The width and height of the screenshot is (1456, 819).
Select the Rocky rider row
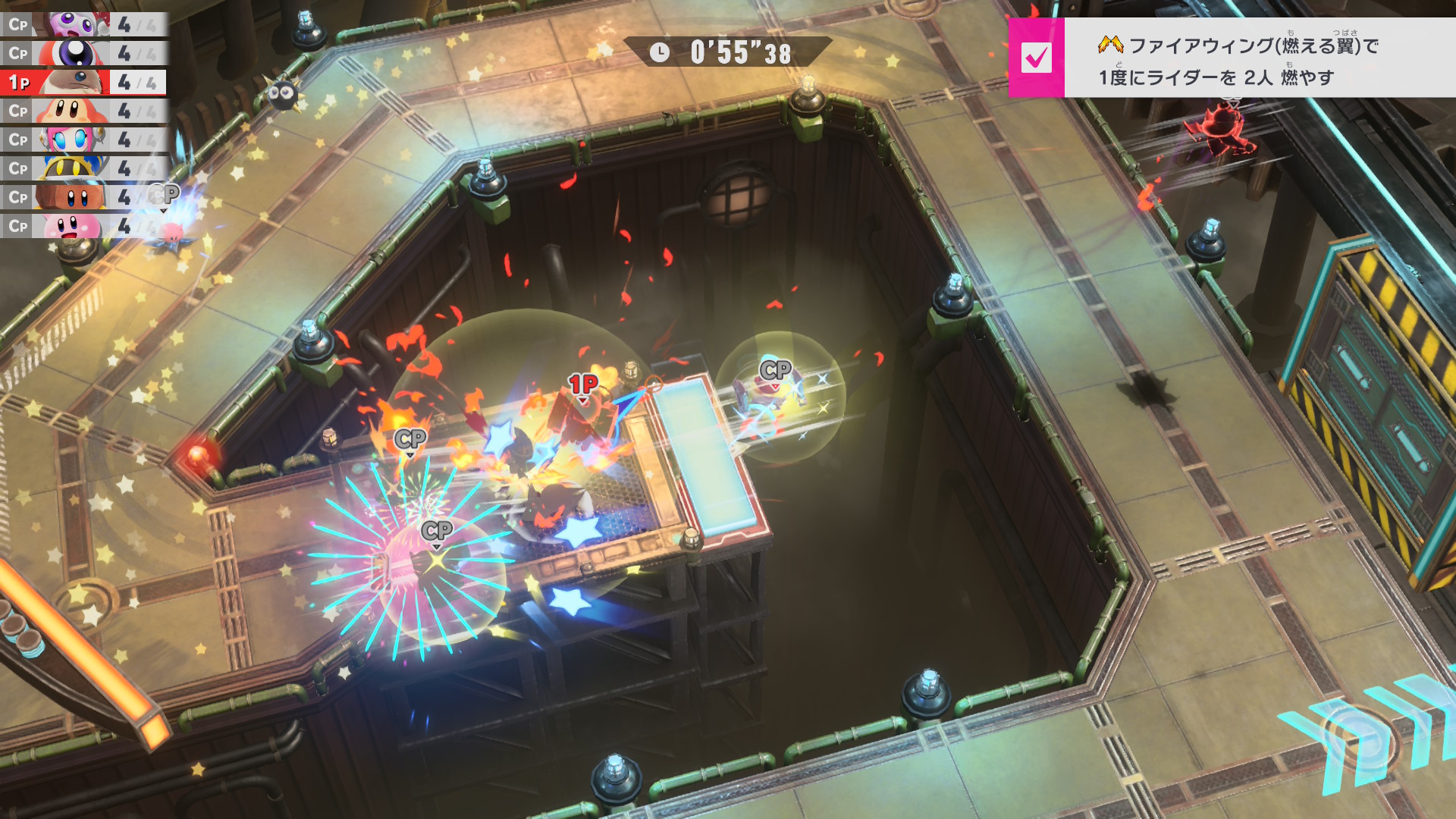[83, 197]
